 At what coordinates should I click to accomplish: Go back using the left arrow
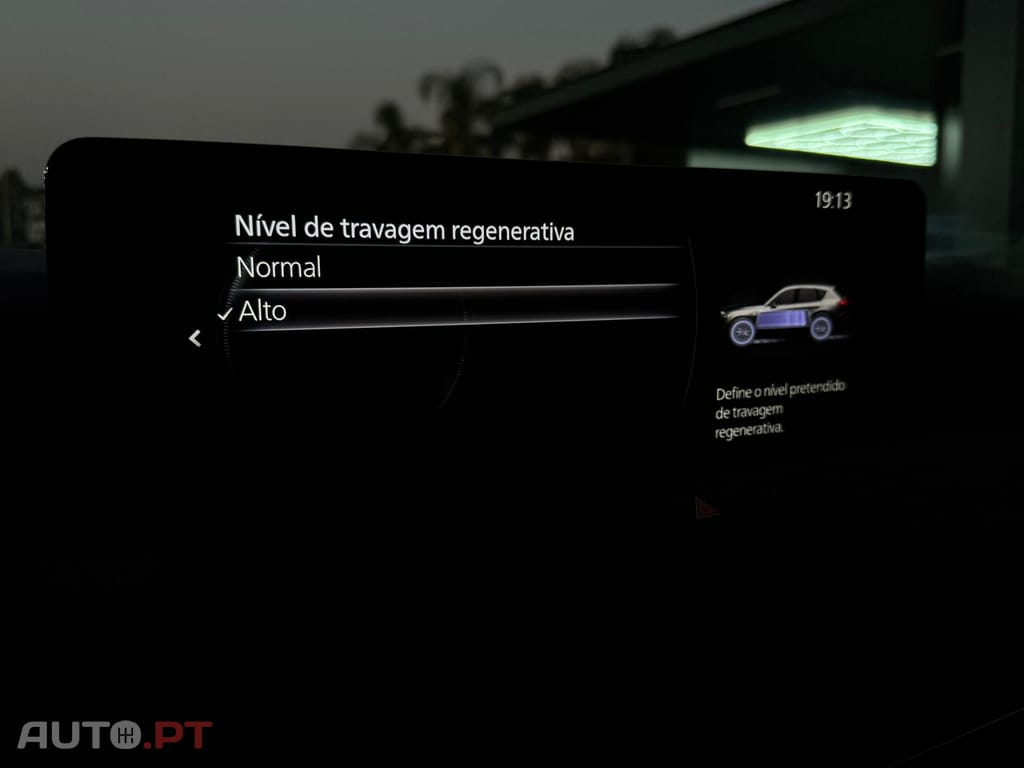click(195, 339)
